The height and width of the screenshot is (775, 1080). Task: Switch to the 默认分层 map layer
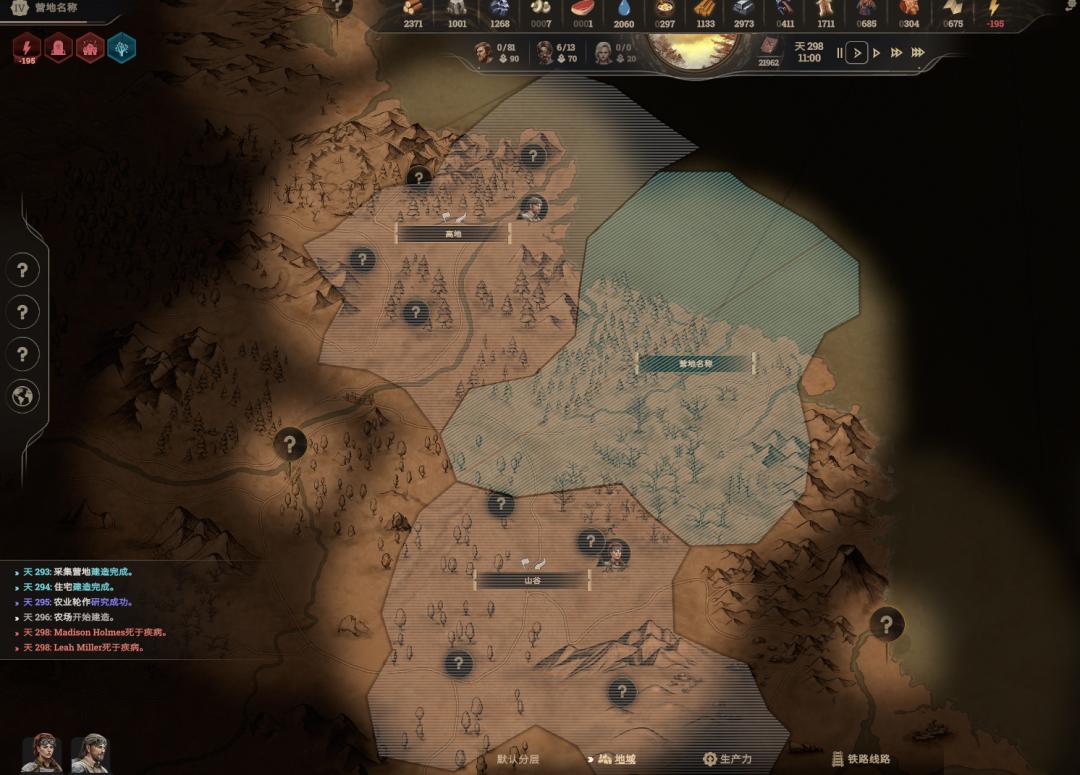[517, 759]
